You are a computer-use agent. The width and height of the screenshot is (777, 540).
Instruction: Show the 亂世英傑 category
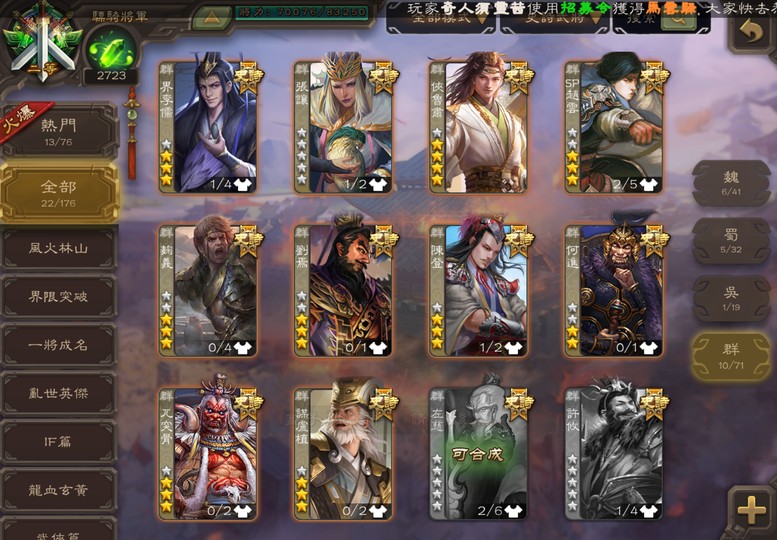coord(60,393)
